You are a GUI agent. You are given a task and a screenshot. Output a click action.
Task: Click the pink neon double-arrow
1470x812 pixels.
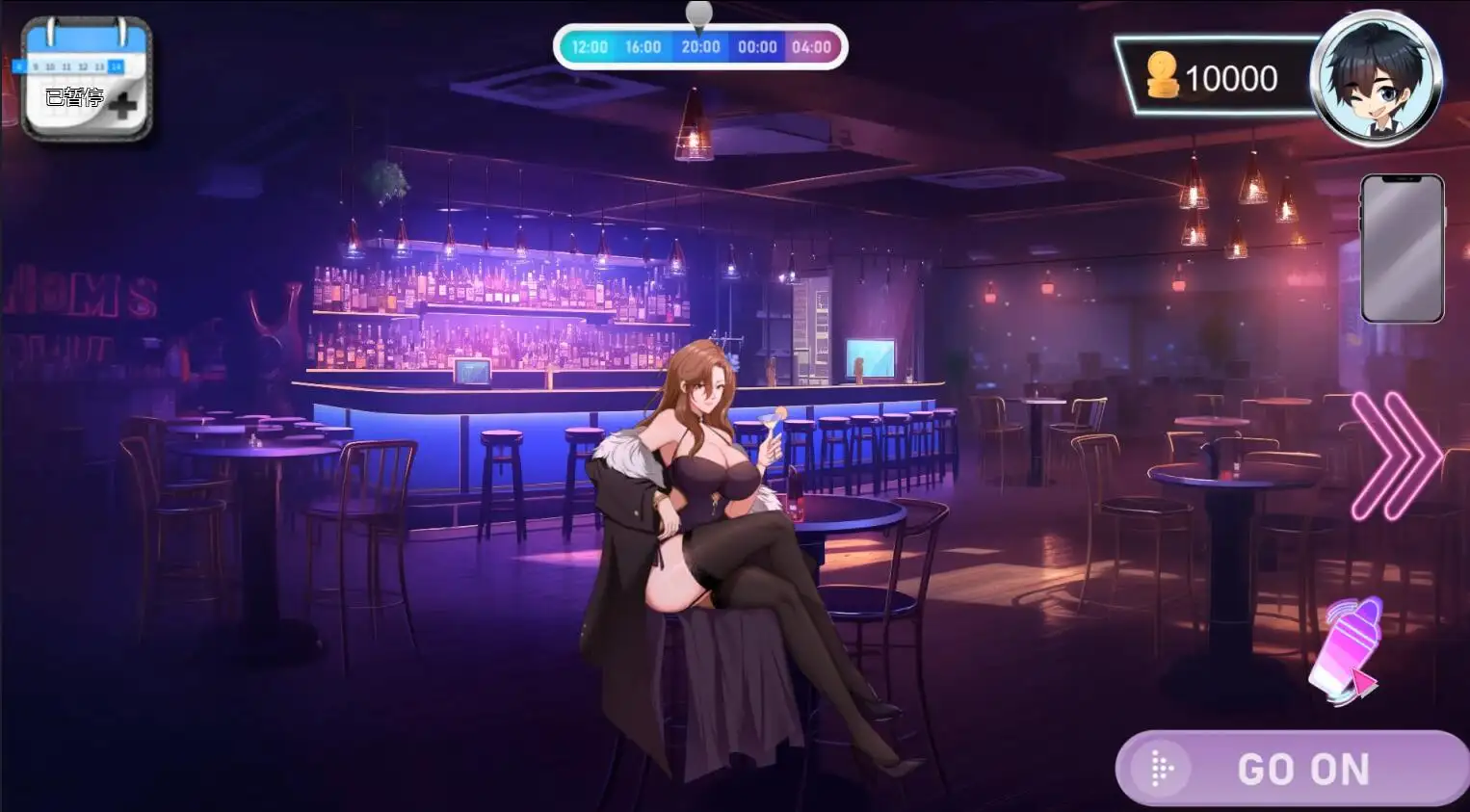click(x=1394, y=456)
